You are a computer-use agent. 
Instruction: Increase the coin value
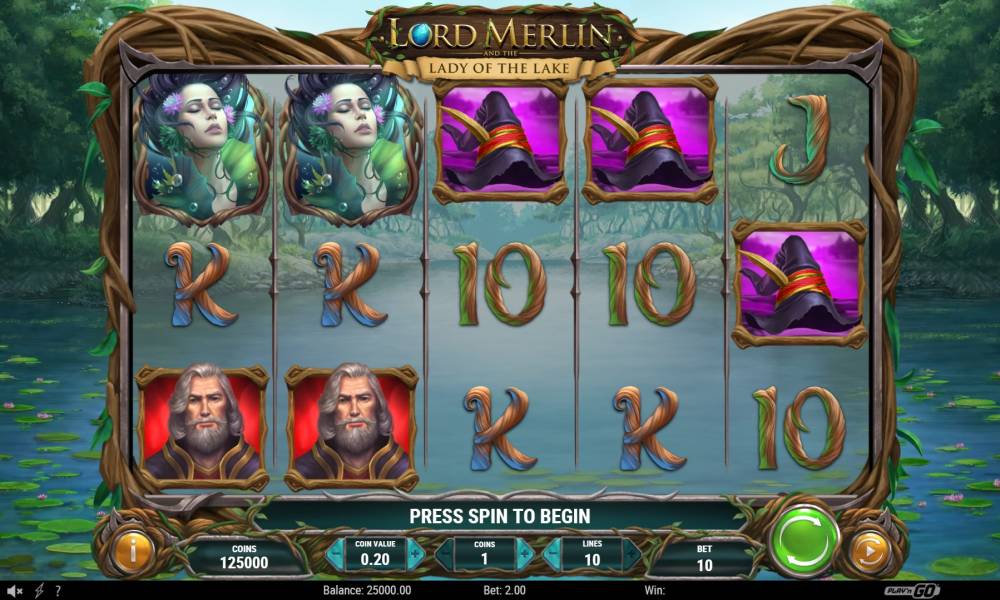[x=416, y=553]
